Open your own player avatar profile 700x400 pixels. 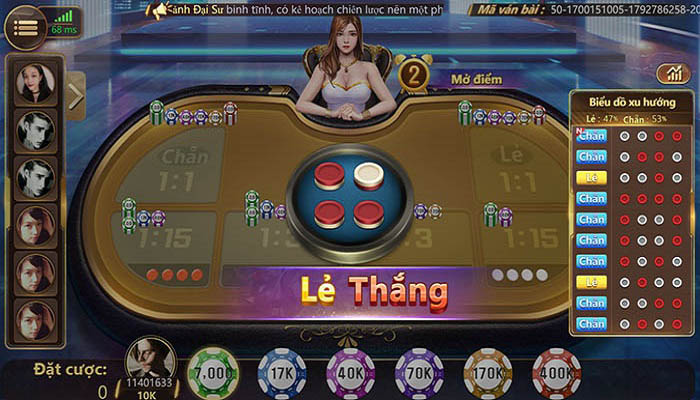(151, 357)
